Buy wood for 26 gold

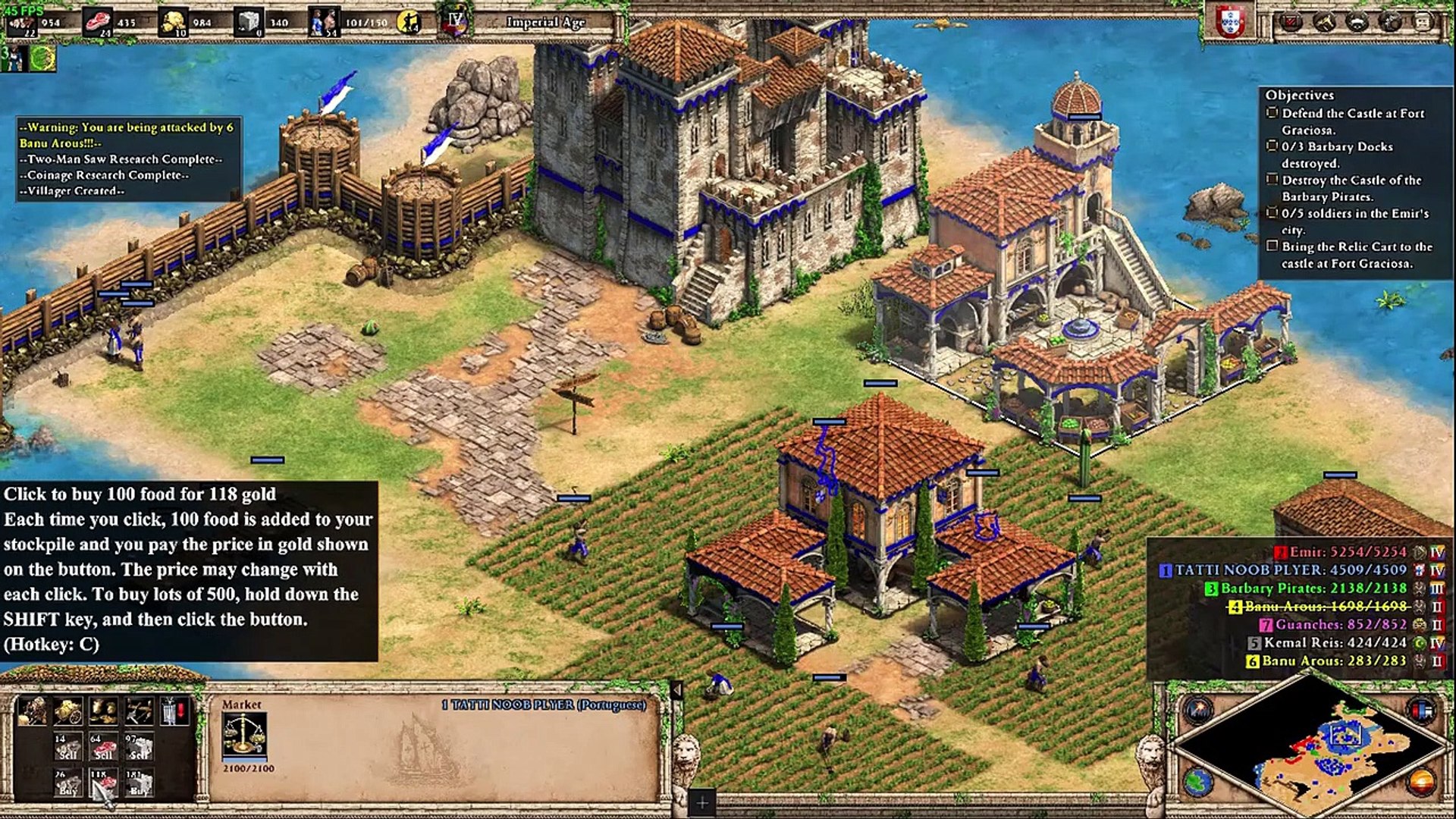(67, 783)
